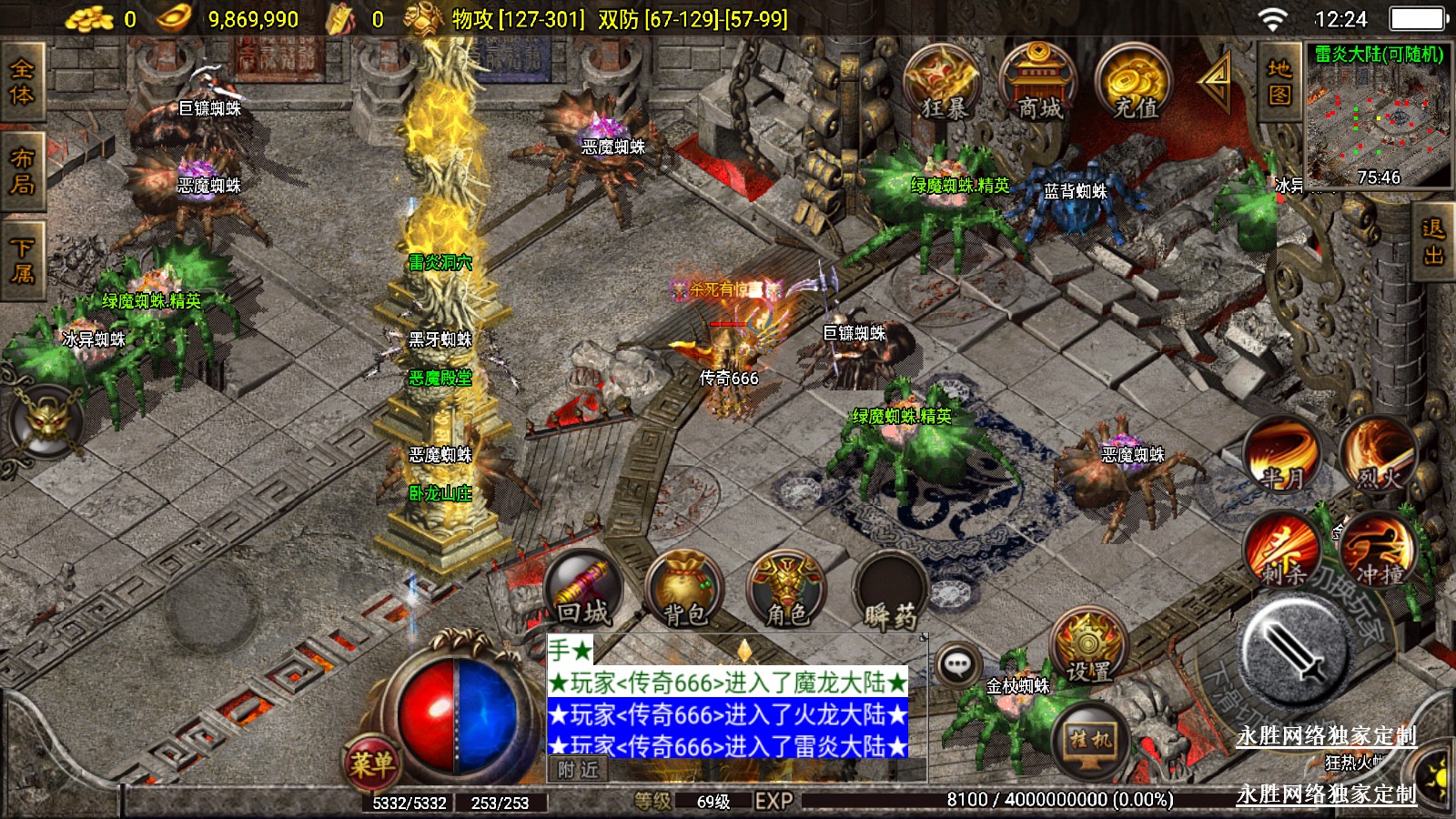Open the 设置 settings
Viewport: 1456px width, 819px height.
point(1088,650)
